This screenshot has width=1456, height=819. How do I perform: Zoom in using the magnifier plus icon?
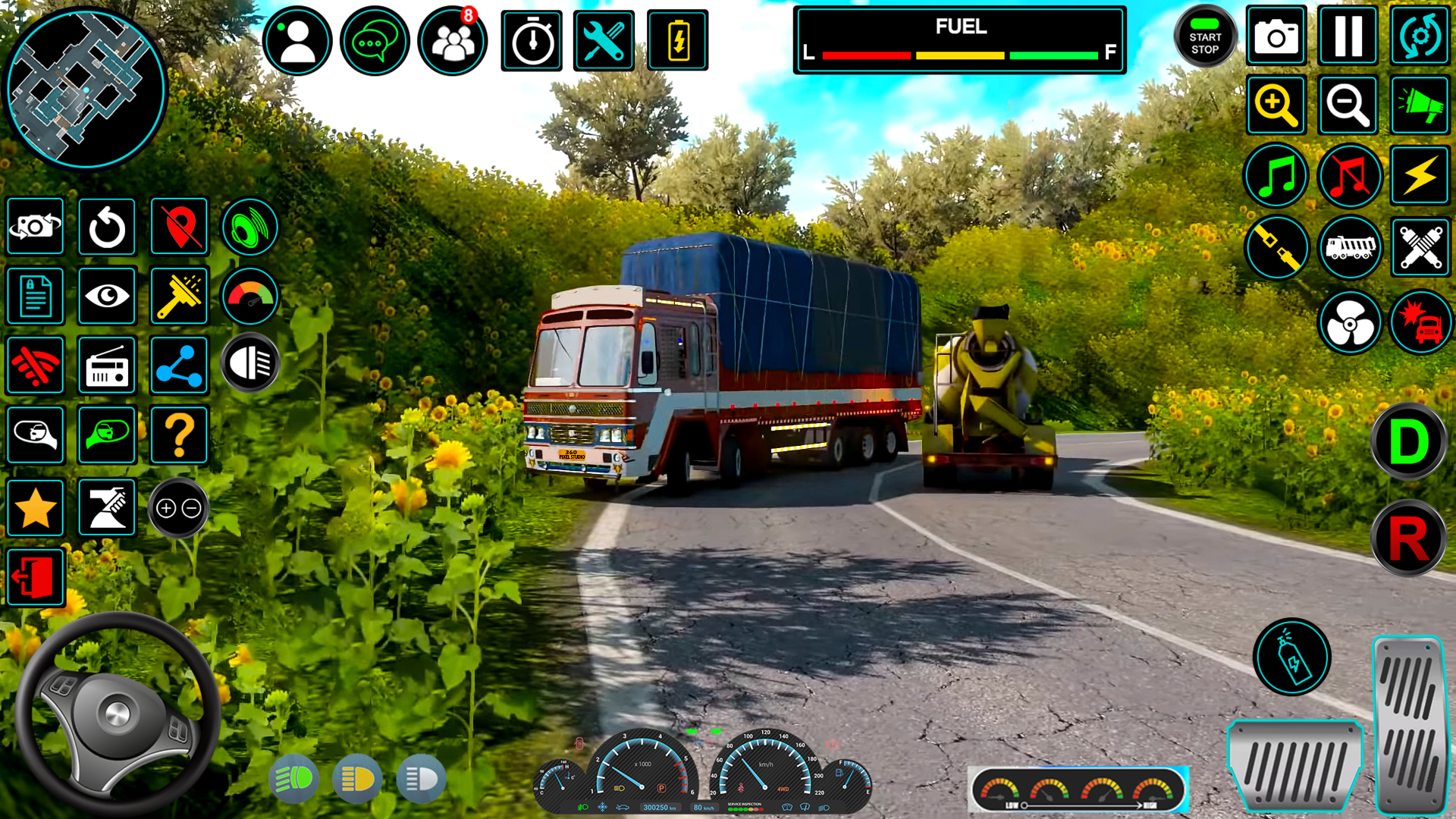pyautogui.click(x=1276, y=105)
